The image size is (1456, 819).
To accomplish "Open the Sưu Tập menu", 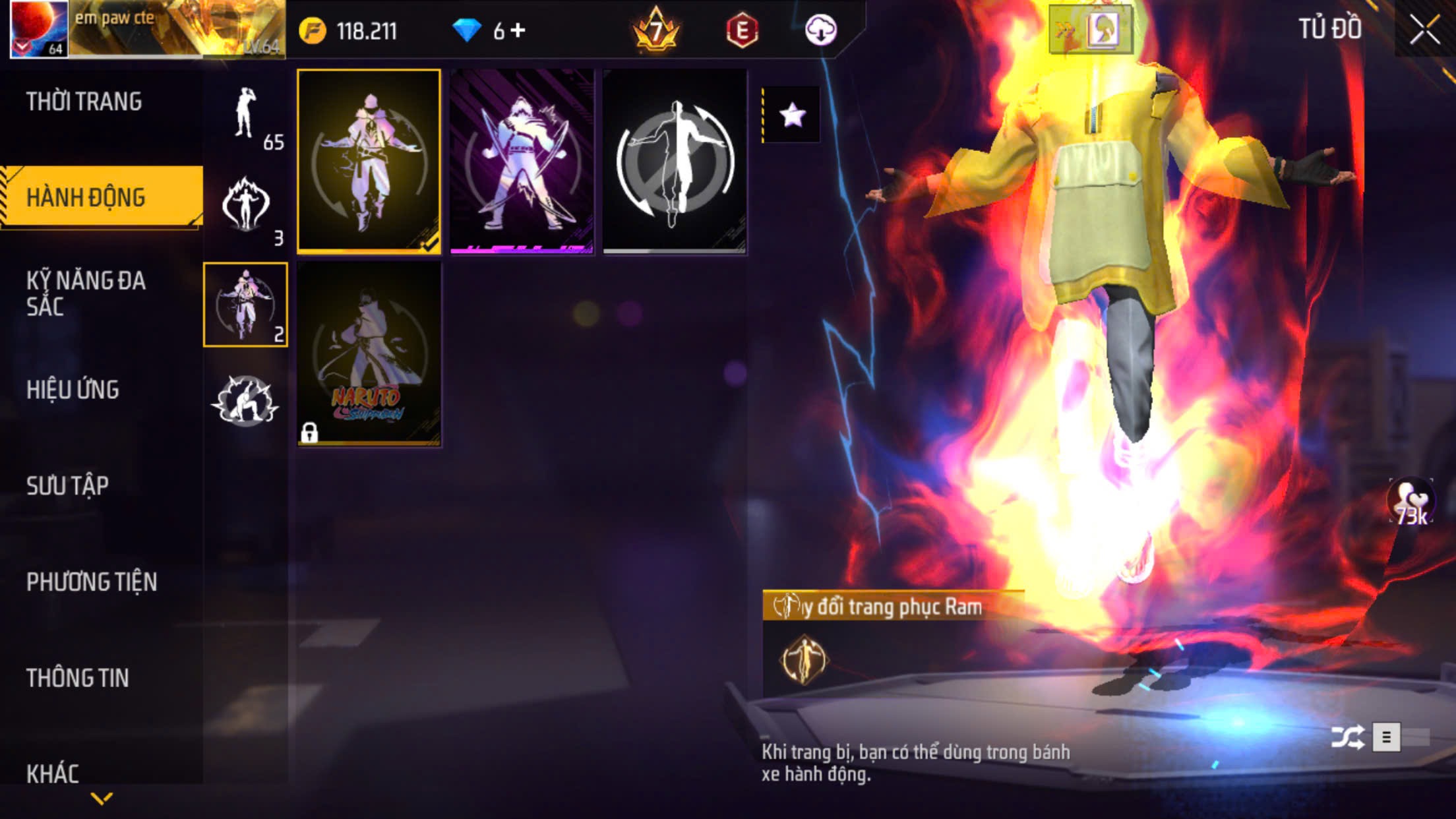I will [67, 486].
